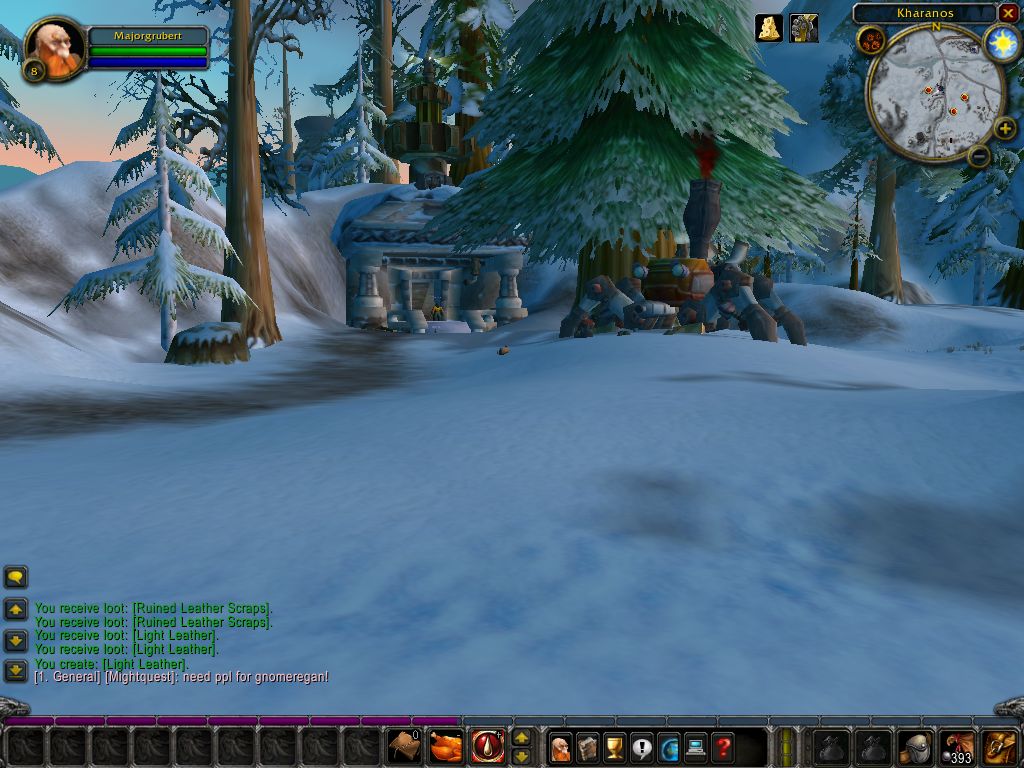Click the circular Kharanos minimap
Image resolution: width=1024 pixels, height=768 pixels.
click(934, 93)
